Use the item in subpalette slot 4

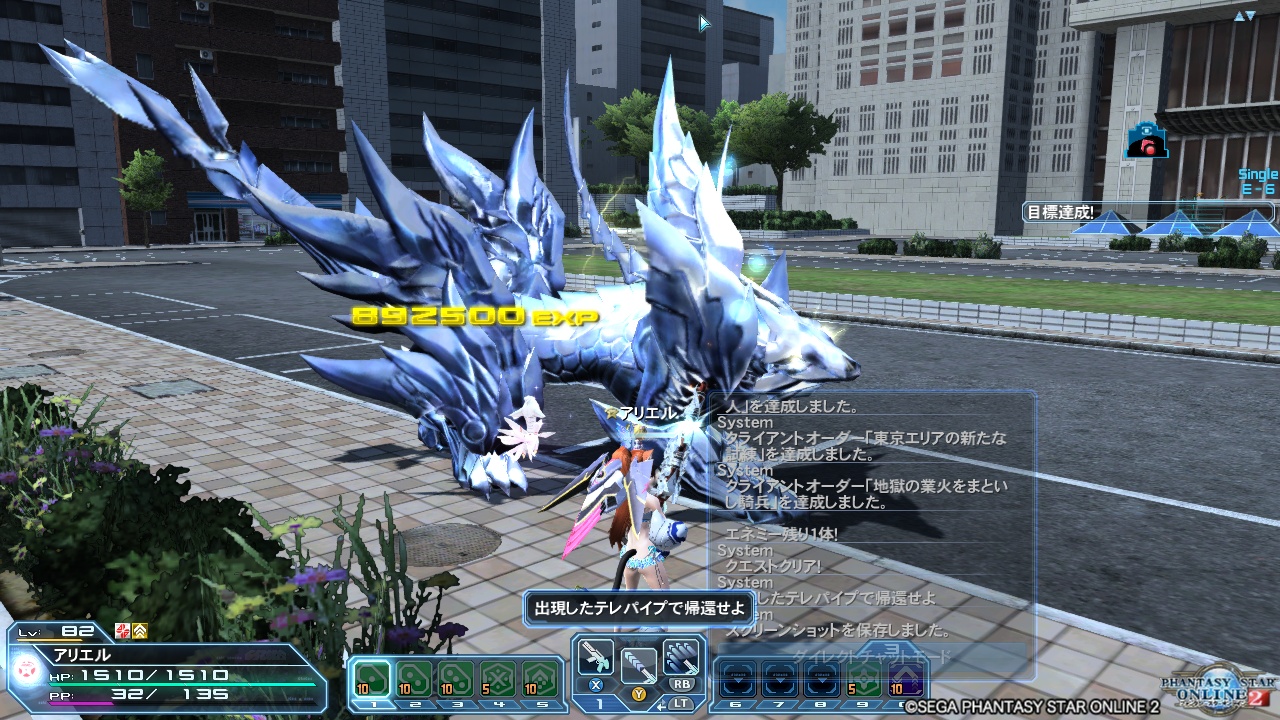click(x=499, y=678)
